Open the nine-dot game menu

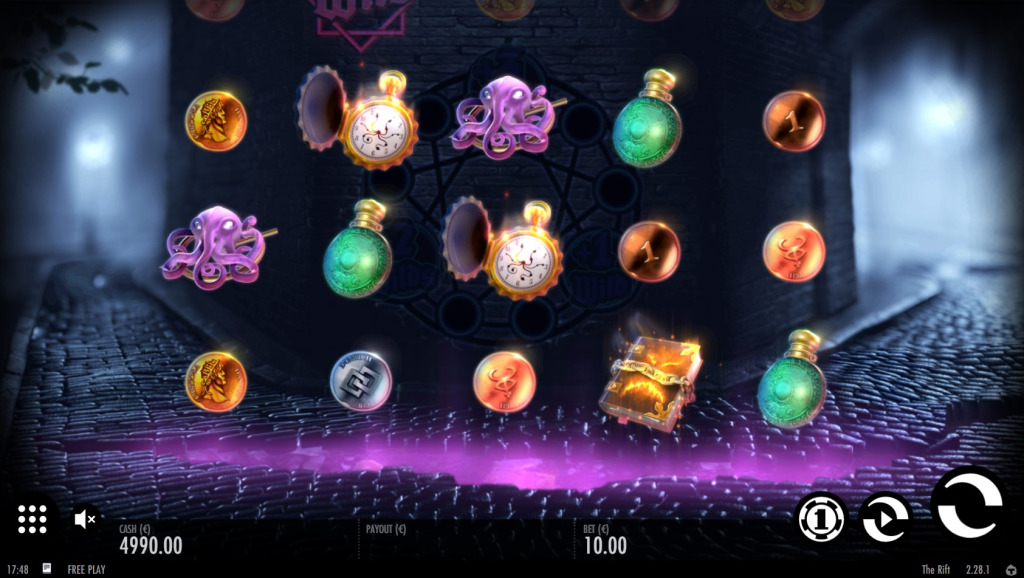(x=32, y=518)
